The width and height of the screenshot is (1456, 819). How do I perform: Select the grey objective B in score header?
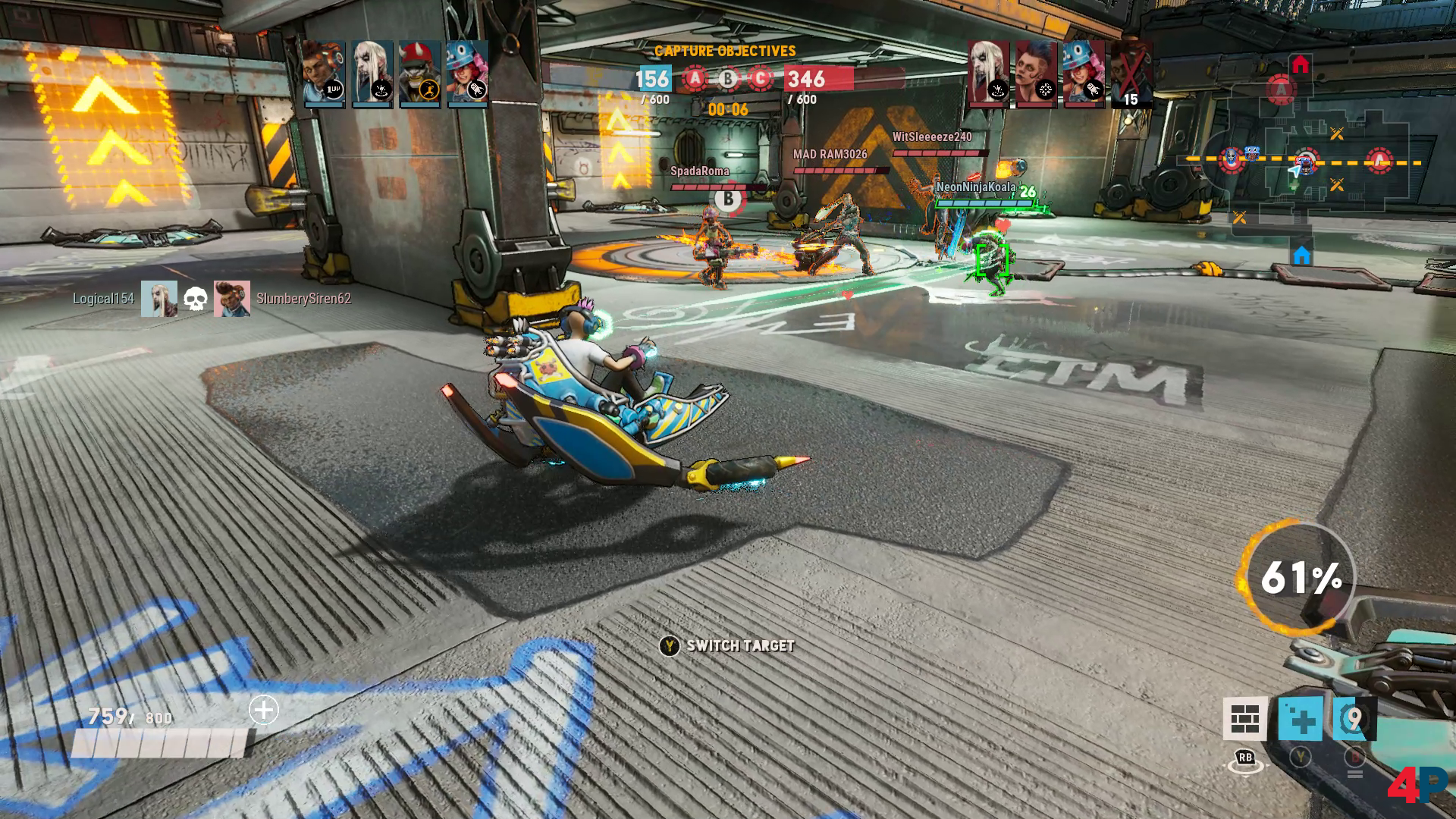click(728, 78)
